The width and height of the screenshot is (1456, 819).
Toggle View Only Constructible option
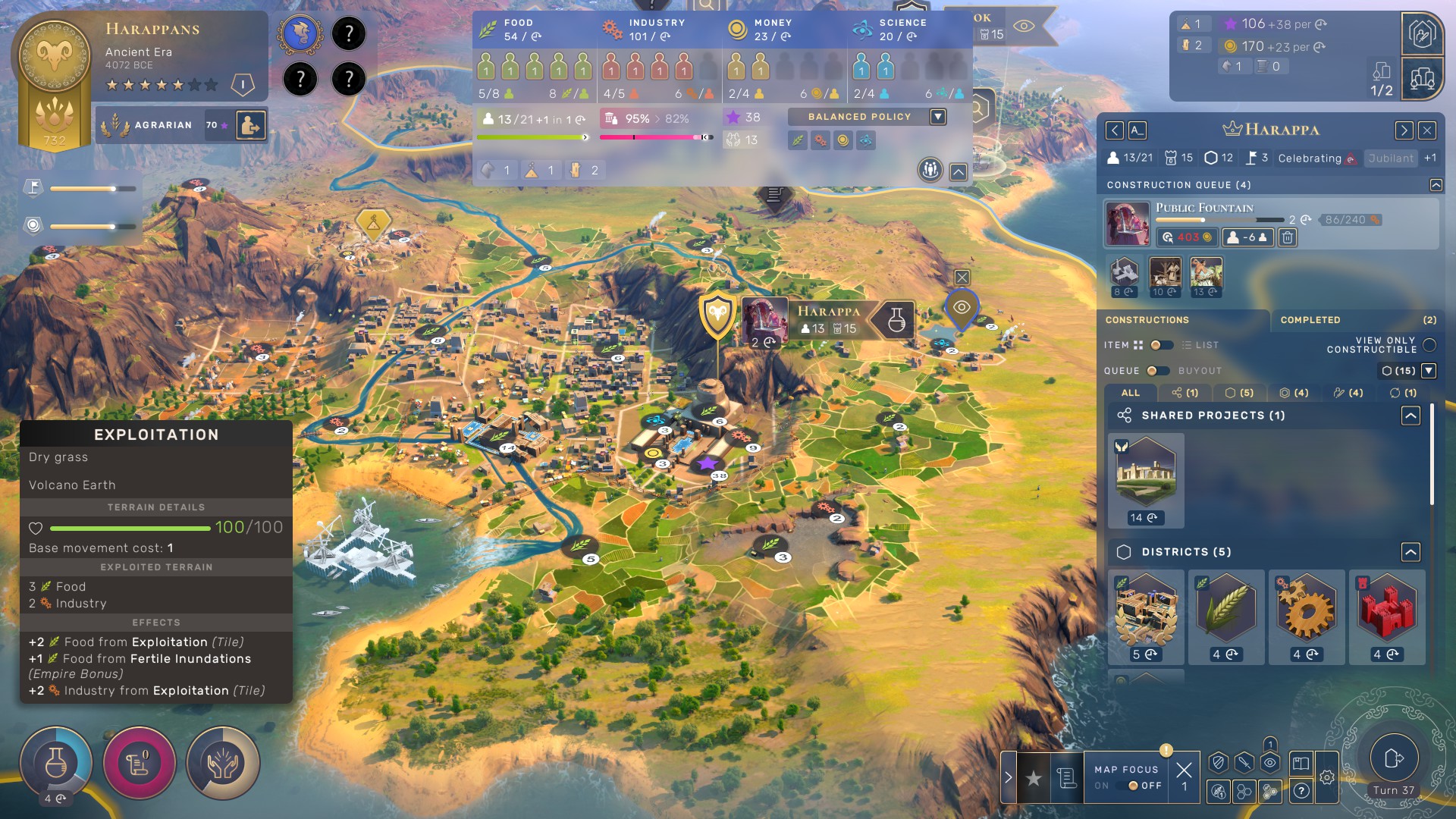point(1429,345)
